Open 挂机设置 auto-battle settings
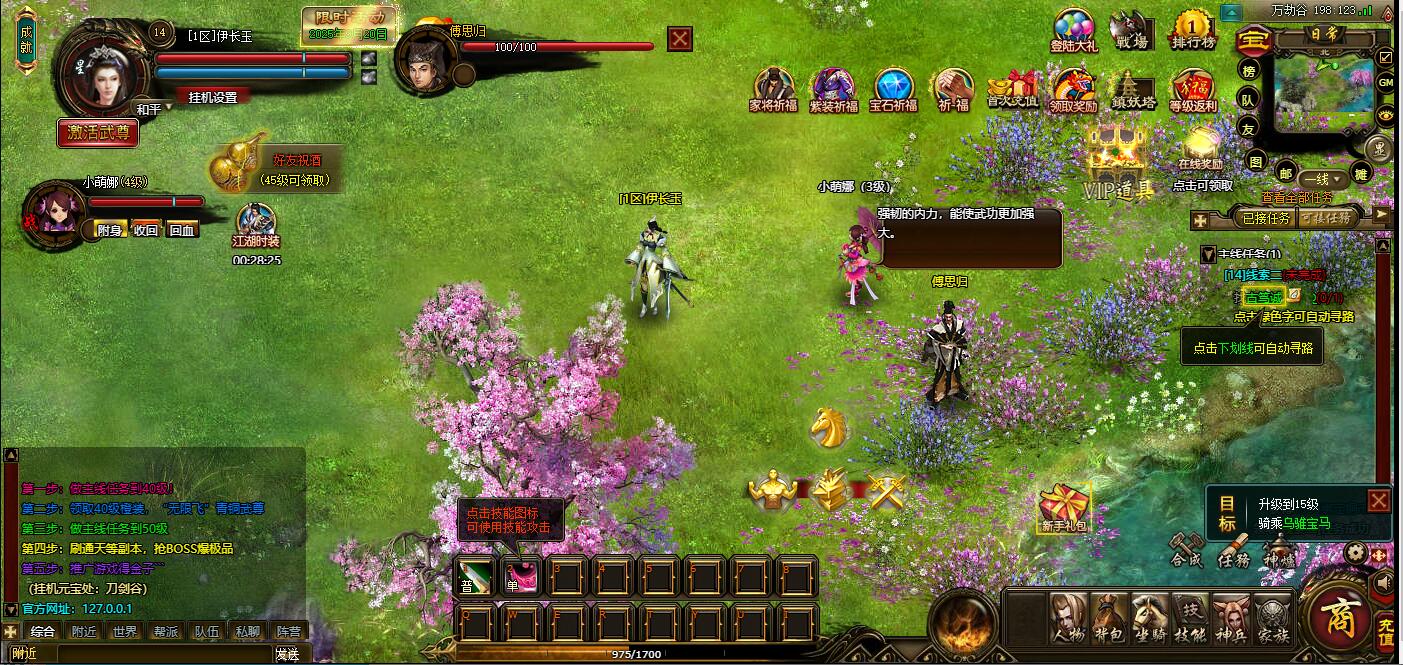The height and width of the screenshot is (665, 1403). [213, 97]
